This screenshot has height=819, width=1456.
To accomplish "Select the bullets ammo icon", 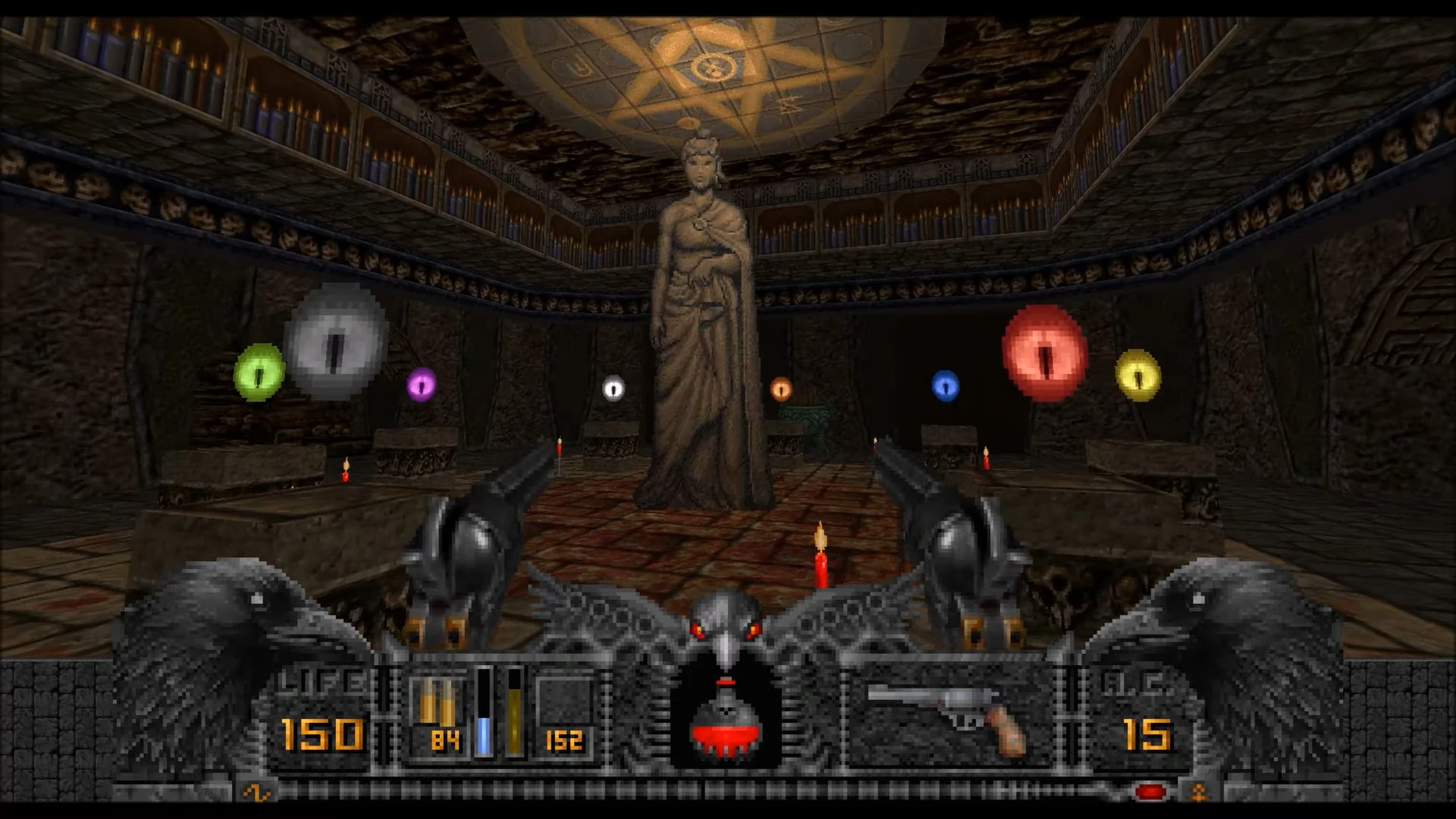I will 436,701.
